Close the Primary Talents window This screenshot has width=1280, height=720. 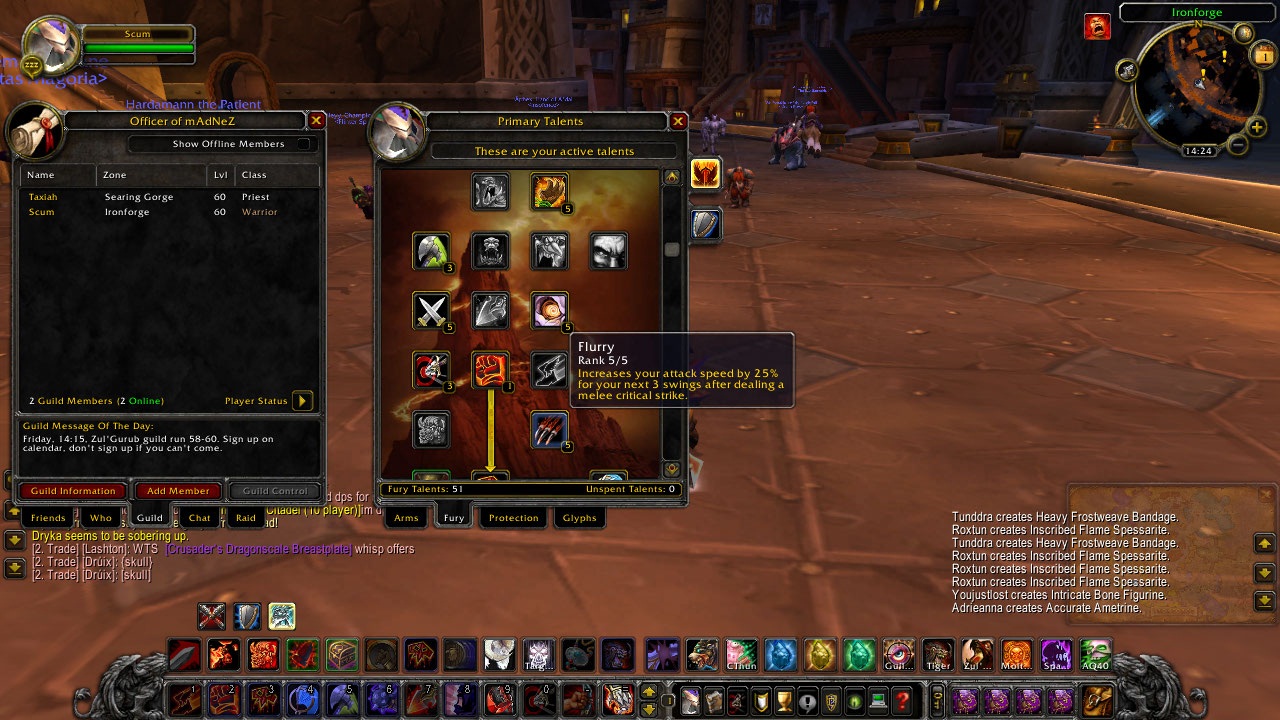[678, 121]
